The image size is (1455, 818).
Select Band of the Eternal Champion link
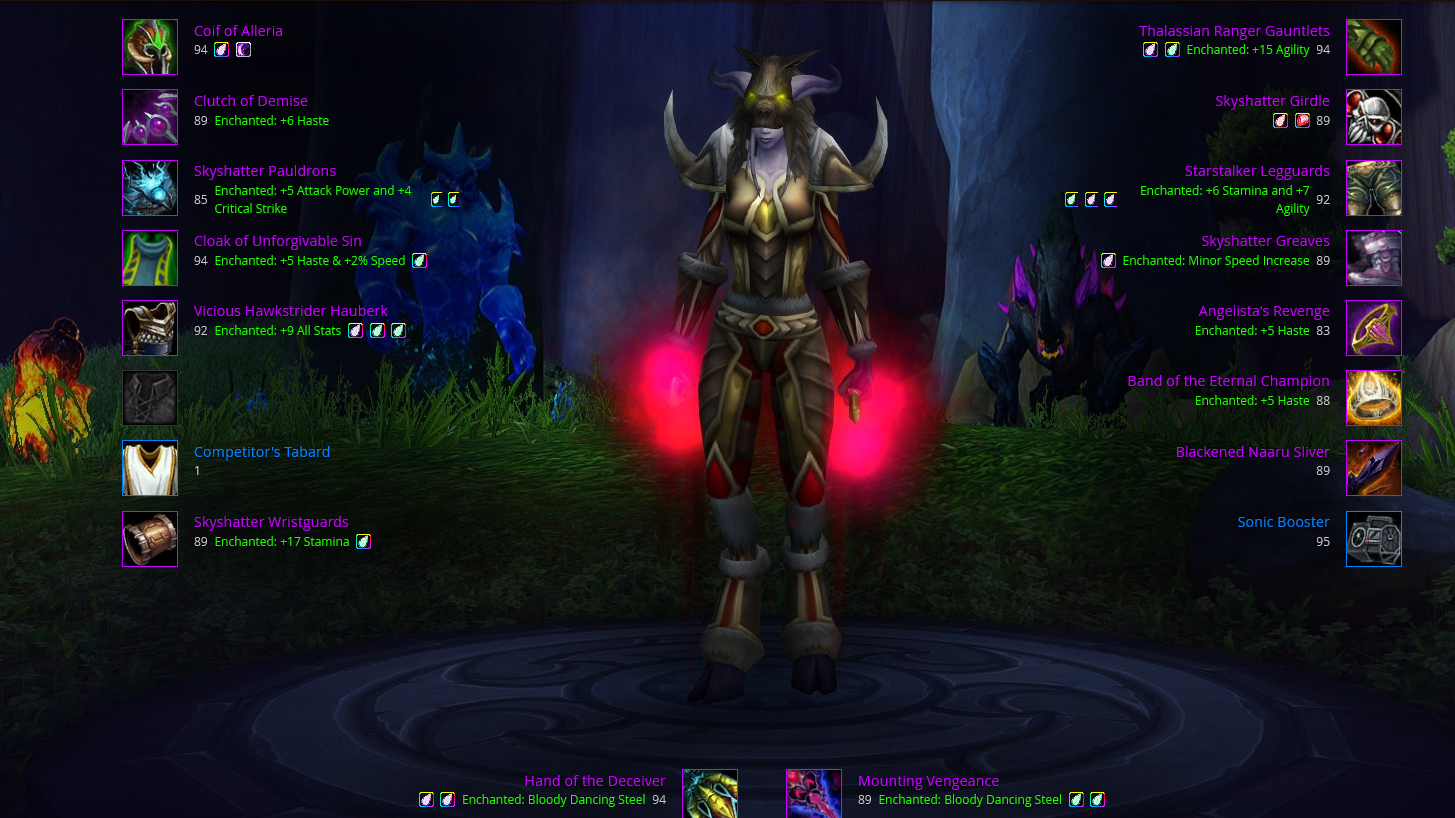[x=1228, y=381]
